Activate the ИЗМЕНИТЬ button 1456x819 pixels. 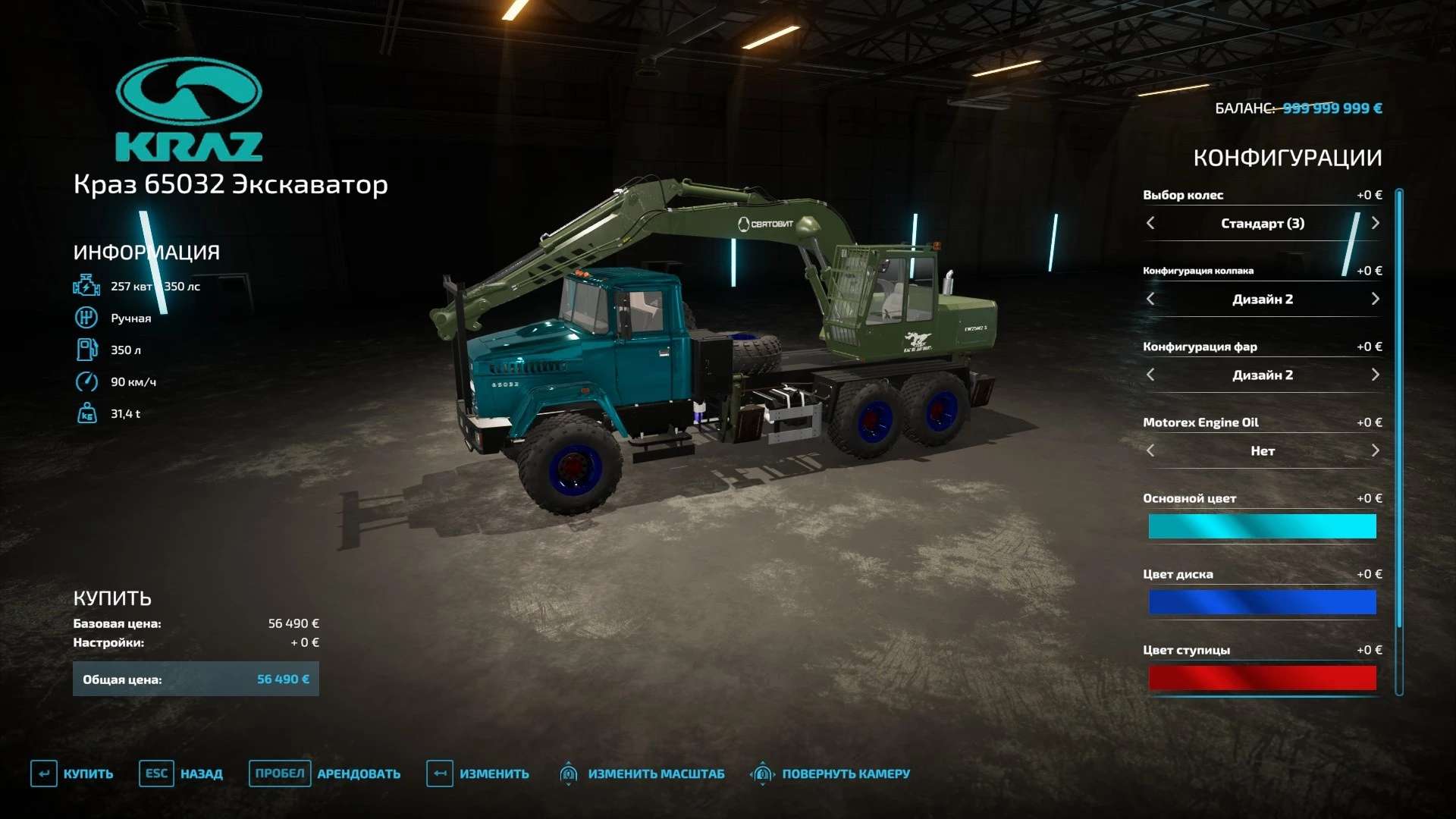click(x=478, y=773)
